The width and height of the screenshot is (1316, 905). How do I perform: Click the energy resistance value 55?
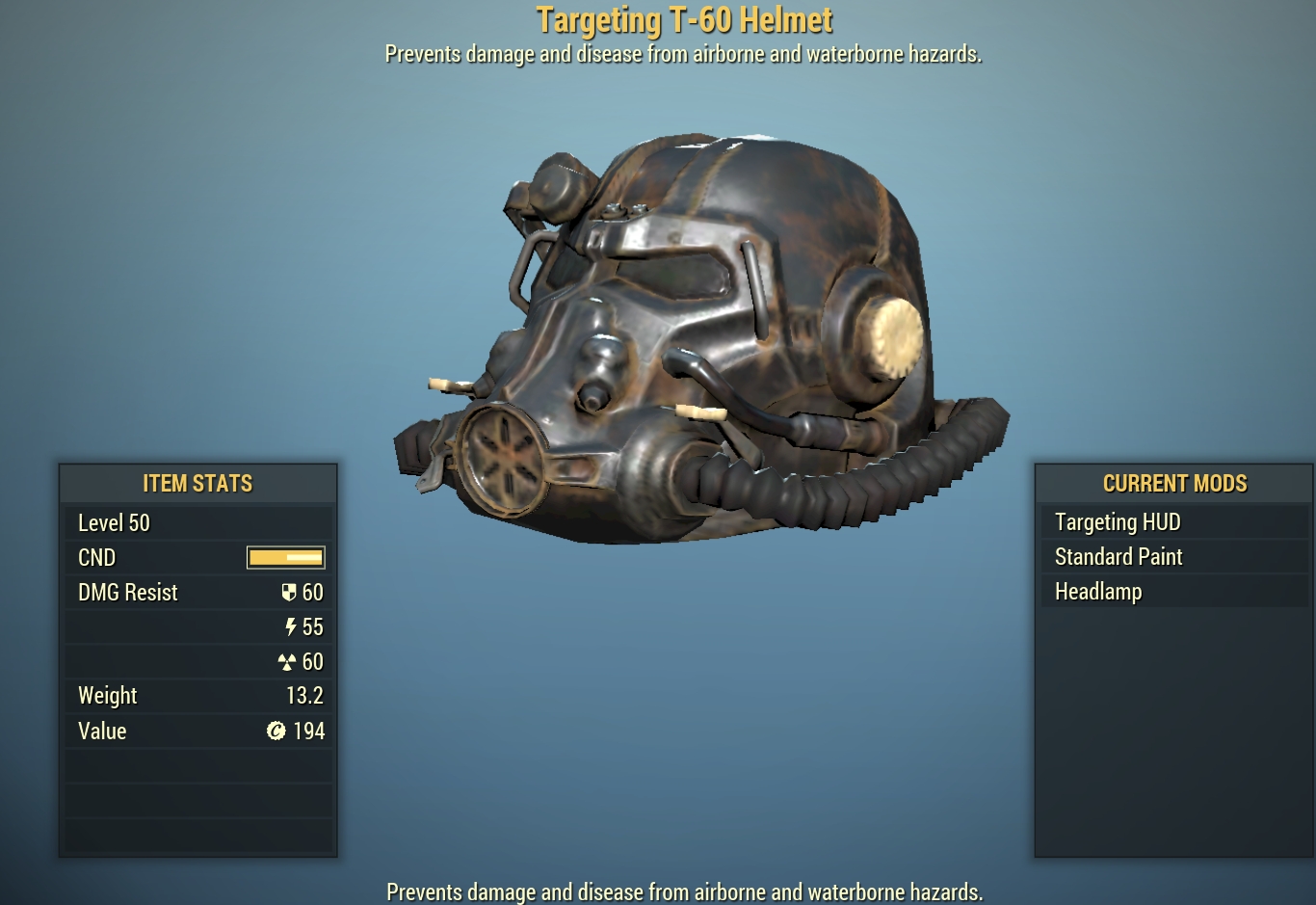coord(313,626)
